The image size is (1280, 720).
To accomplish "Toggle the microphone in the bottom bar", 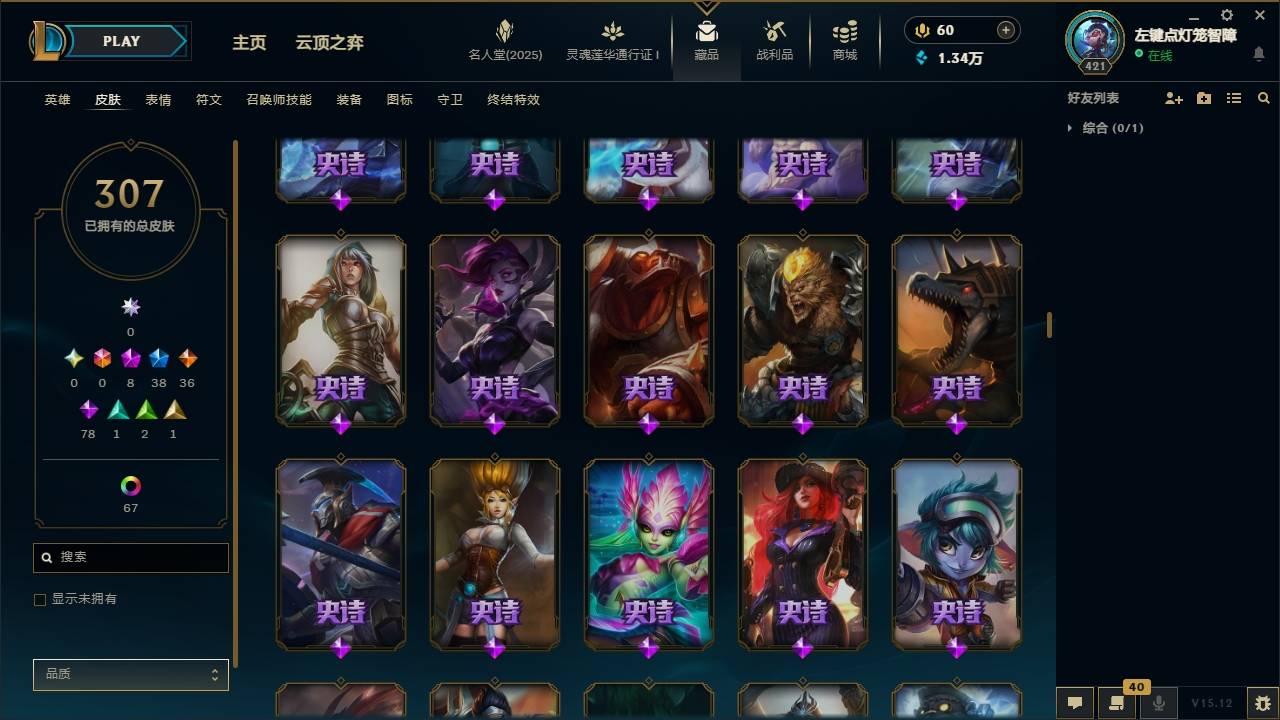I will click(1158, 703).
